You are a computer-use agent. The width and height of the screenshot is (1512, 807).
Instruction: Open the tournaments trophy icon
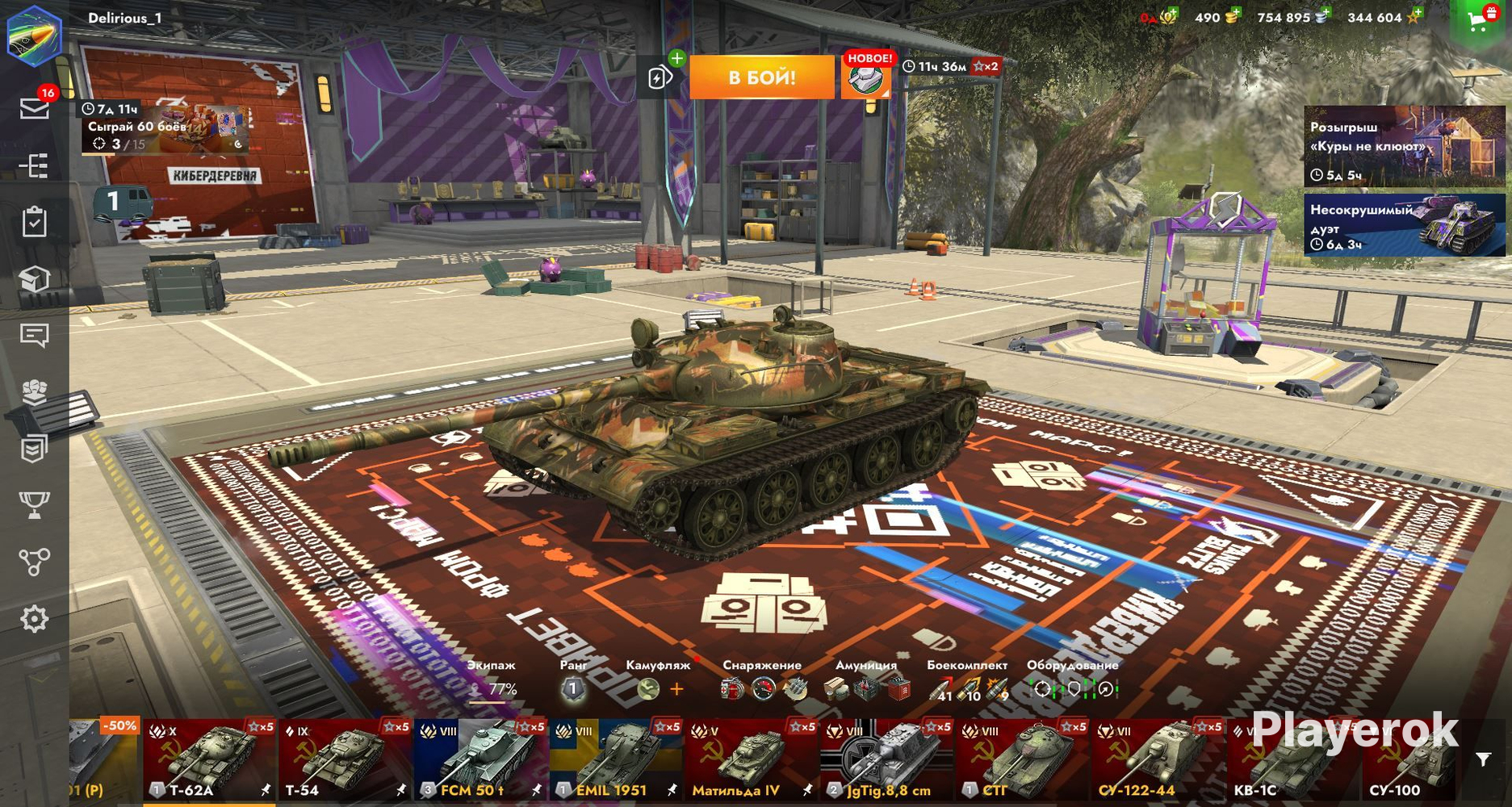coord(34,505)
